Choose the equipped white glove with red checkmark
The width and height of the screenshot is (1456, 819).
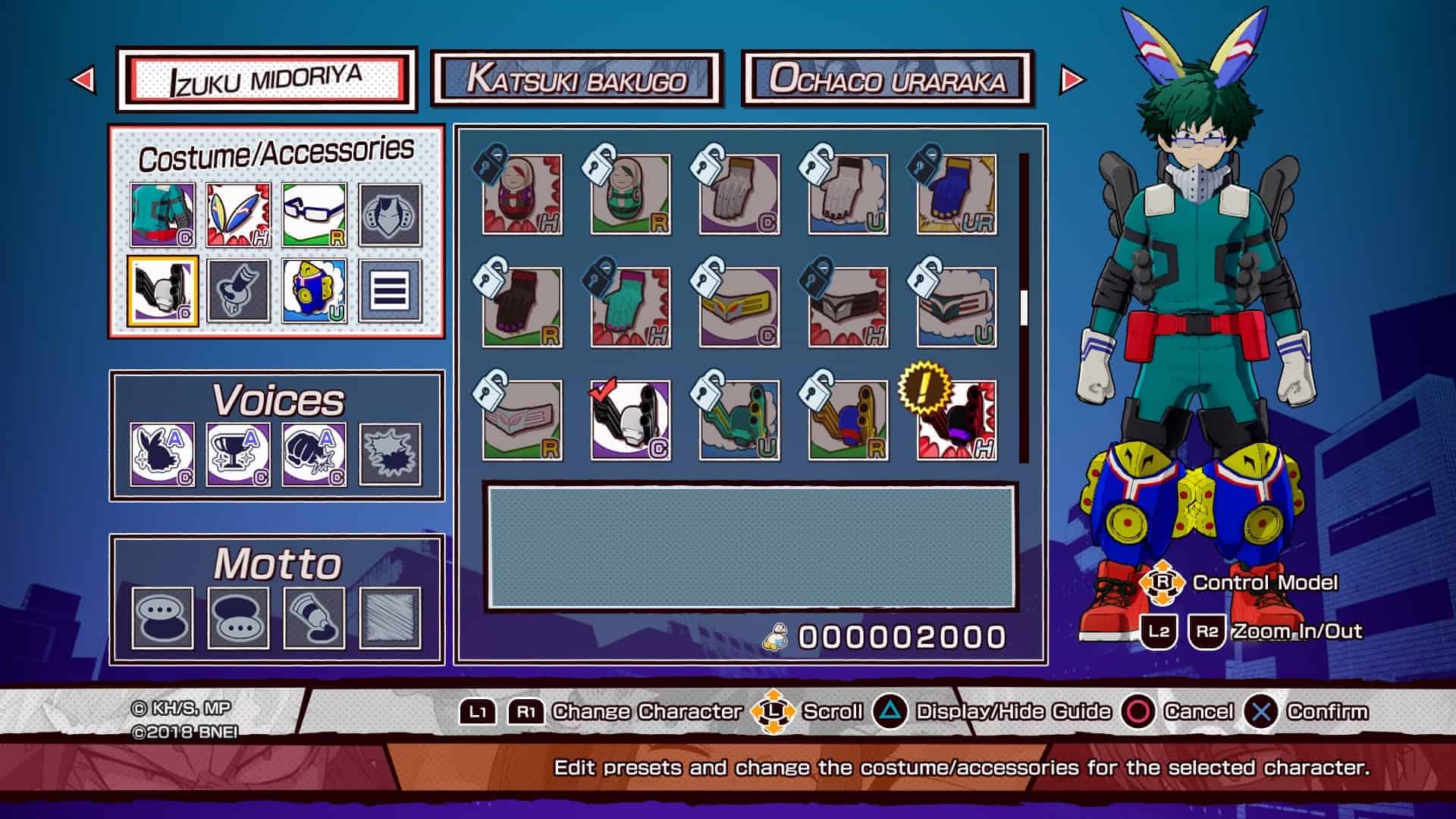630,421
